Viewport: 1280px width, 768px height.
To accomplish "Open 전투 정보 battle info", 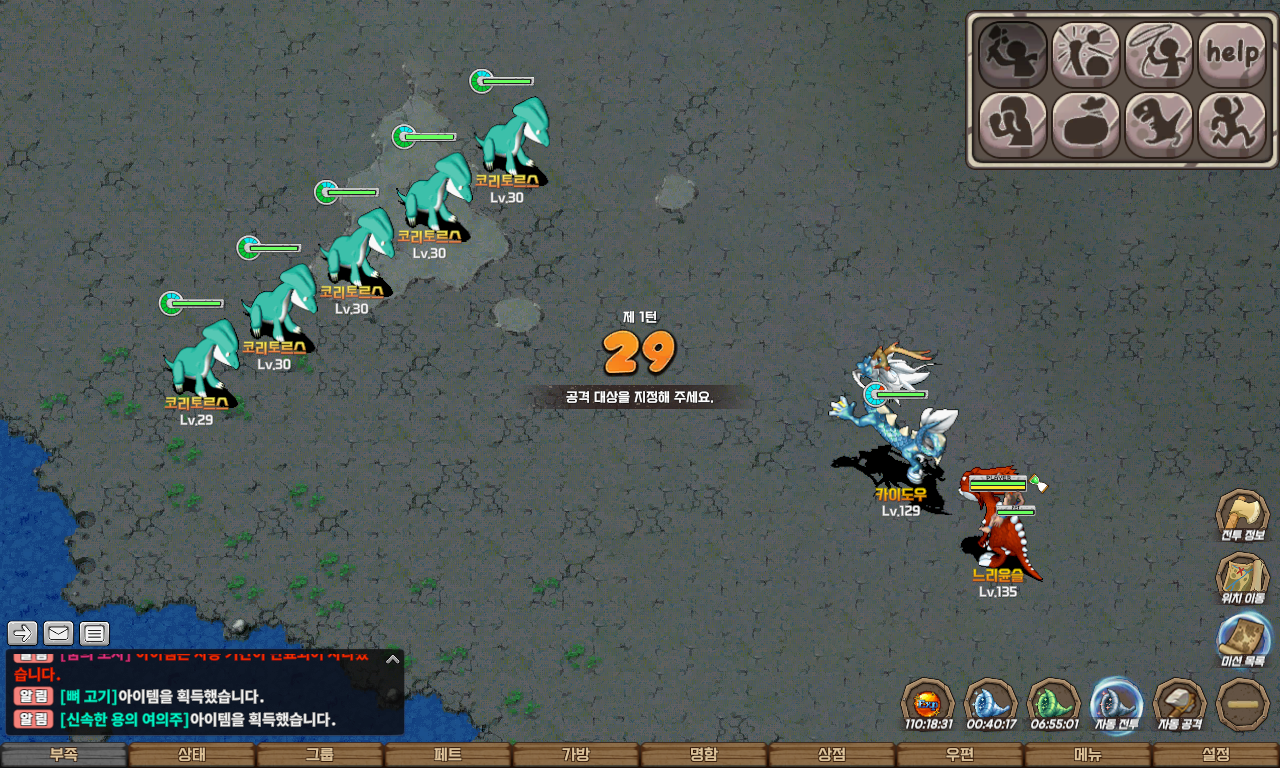I will coord(1242,516).
